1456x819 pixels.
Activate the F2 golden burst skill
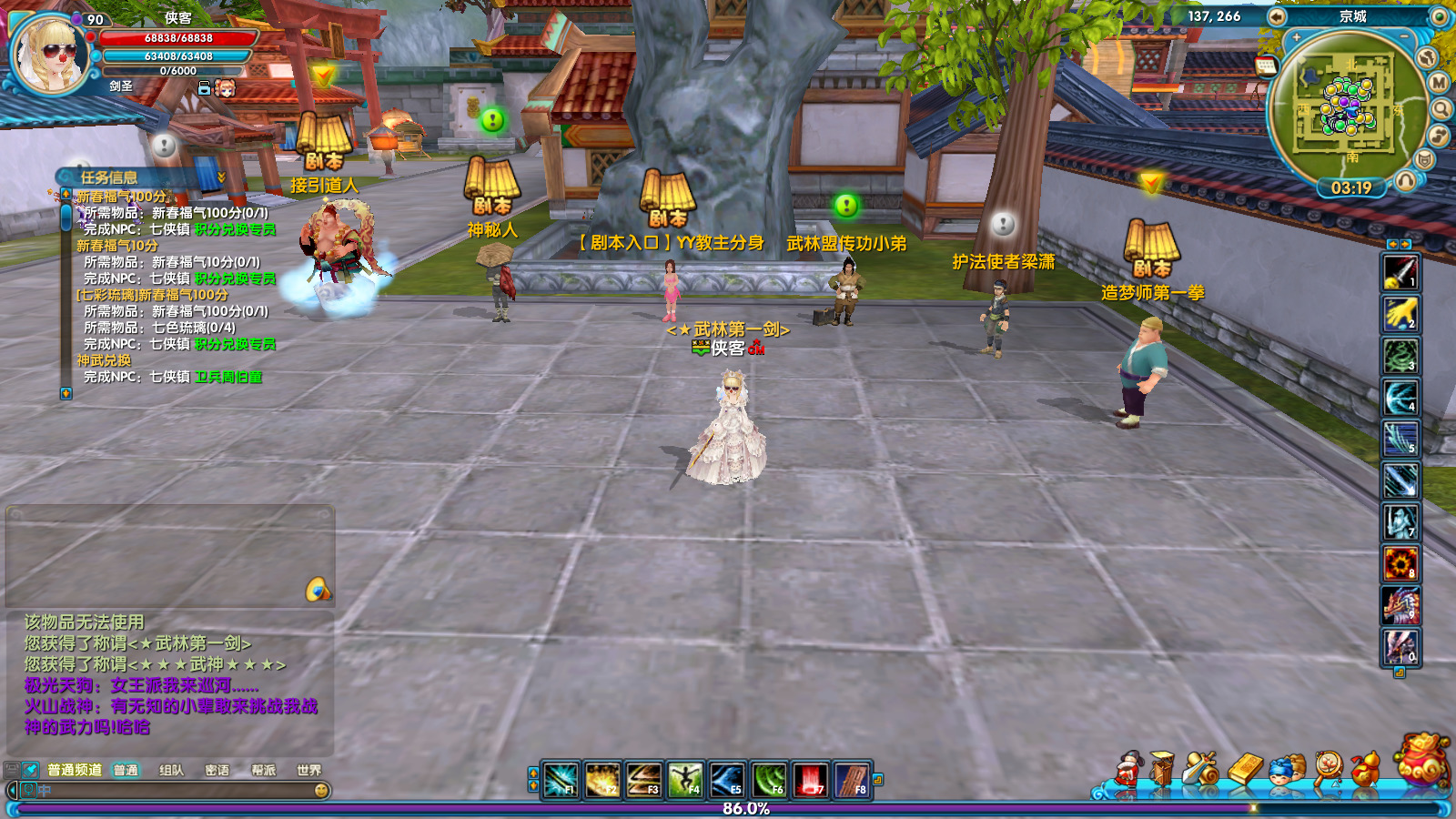point(602,780)
